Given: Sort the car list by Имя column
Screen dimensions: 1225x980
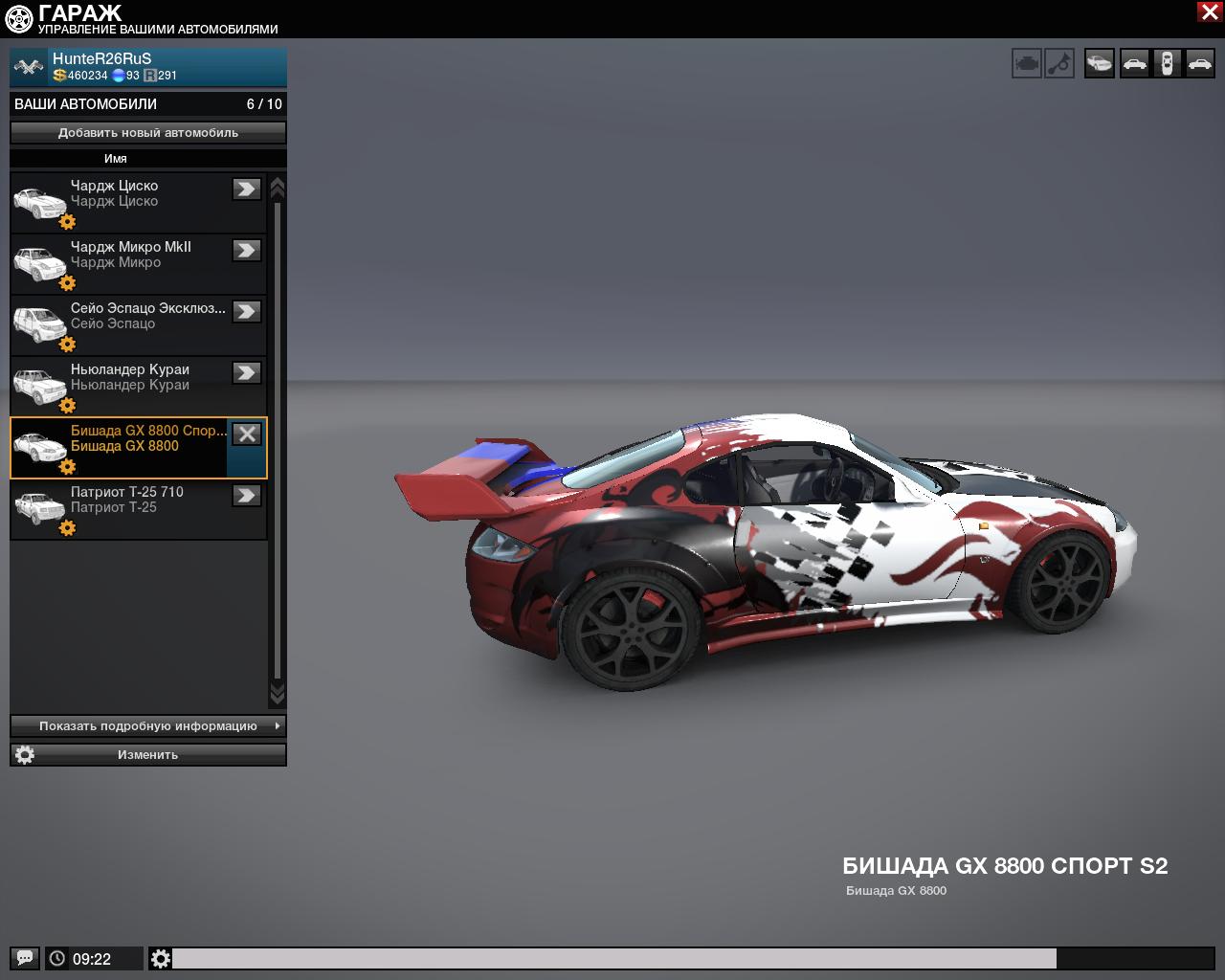Looking at the screenshot, I should click(116, 159).
